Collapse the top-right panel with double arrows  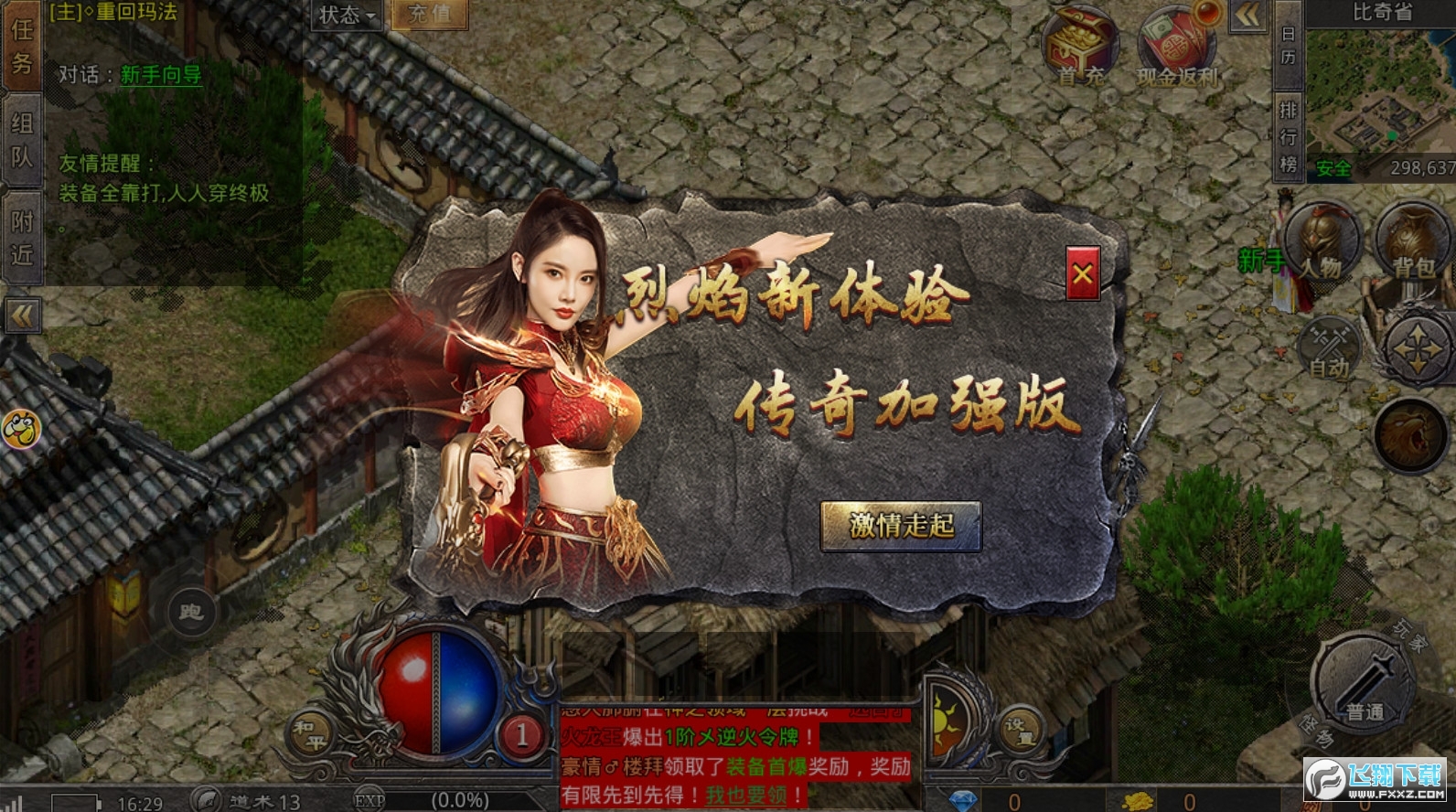(x=1246, y=15)
